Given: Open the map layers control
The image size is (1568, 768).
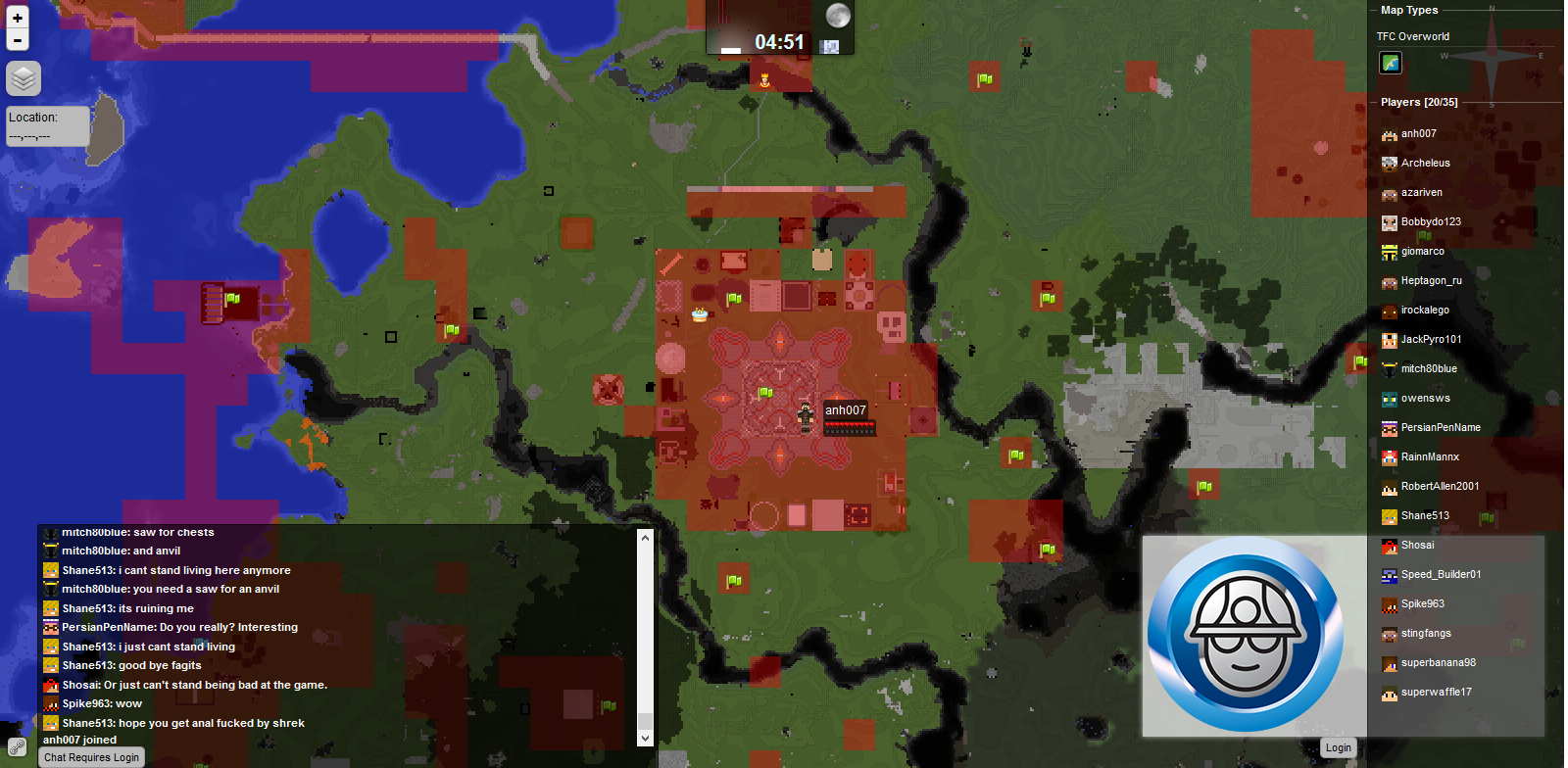Looking at the screenshot, I should tap(24, 78).
